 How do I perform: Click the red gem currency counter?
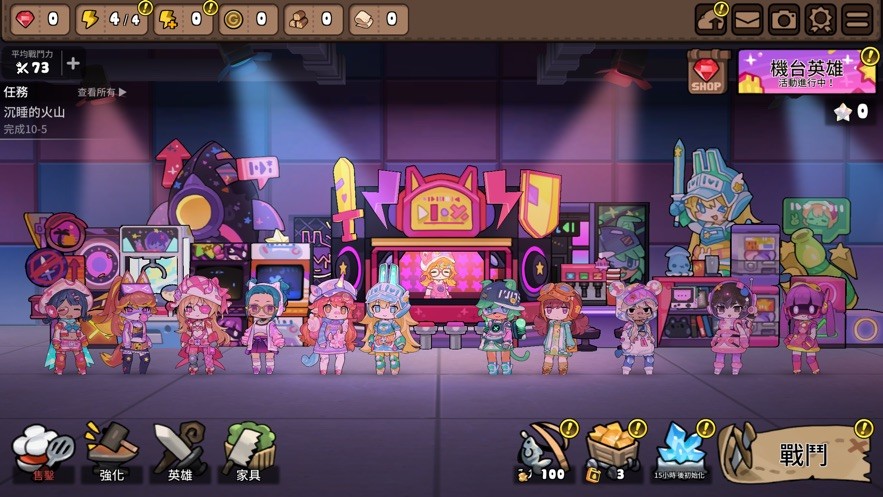(37, 19)
